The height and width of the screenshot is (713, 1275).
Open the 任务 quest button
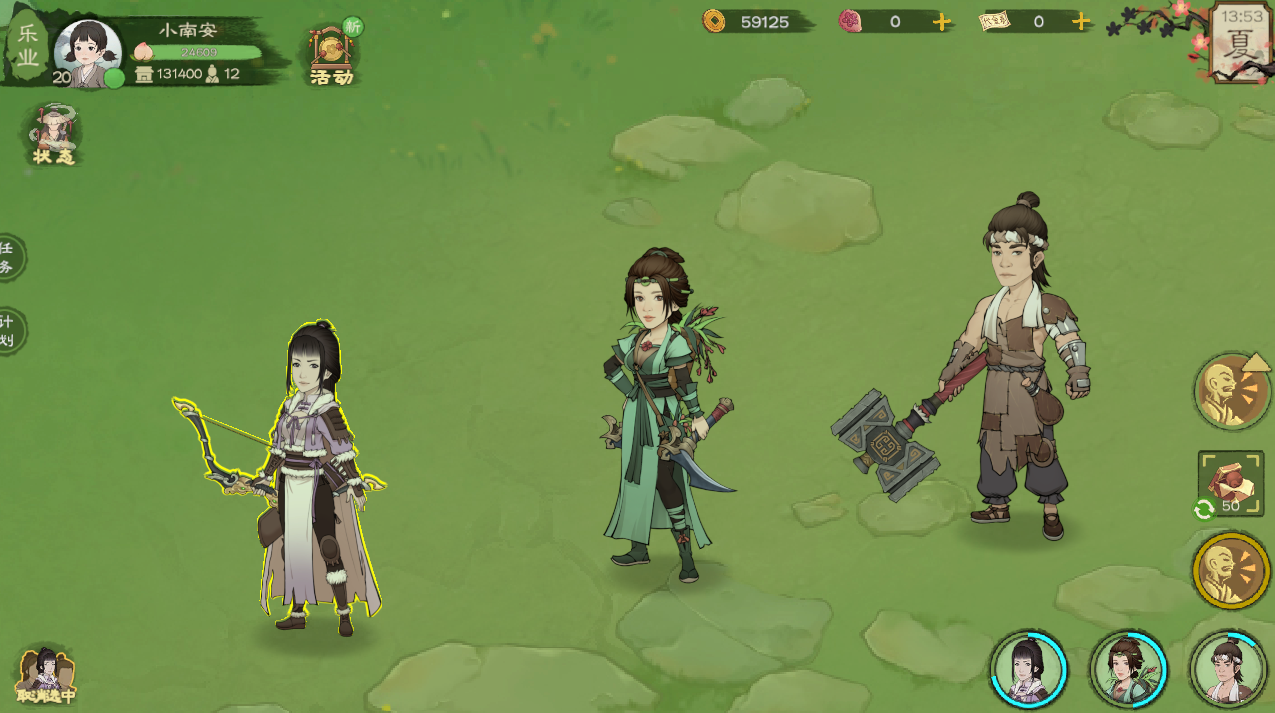pyautogui.click(x=9, y=257)
